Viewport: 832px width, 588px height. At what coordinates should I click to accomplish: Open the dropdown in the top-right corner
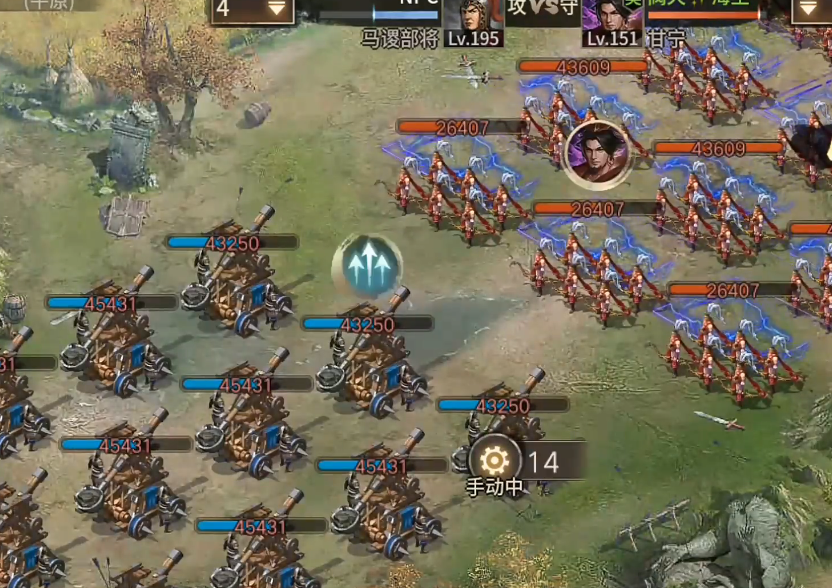(810, 10)
